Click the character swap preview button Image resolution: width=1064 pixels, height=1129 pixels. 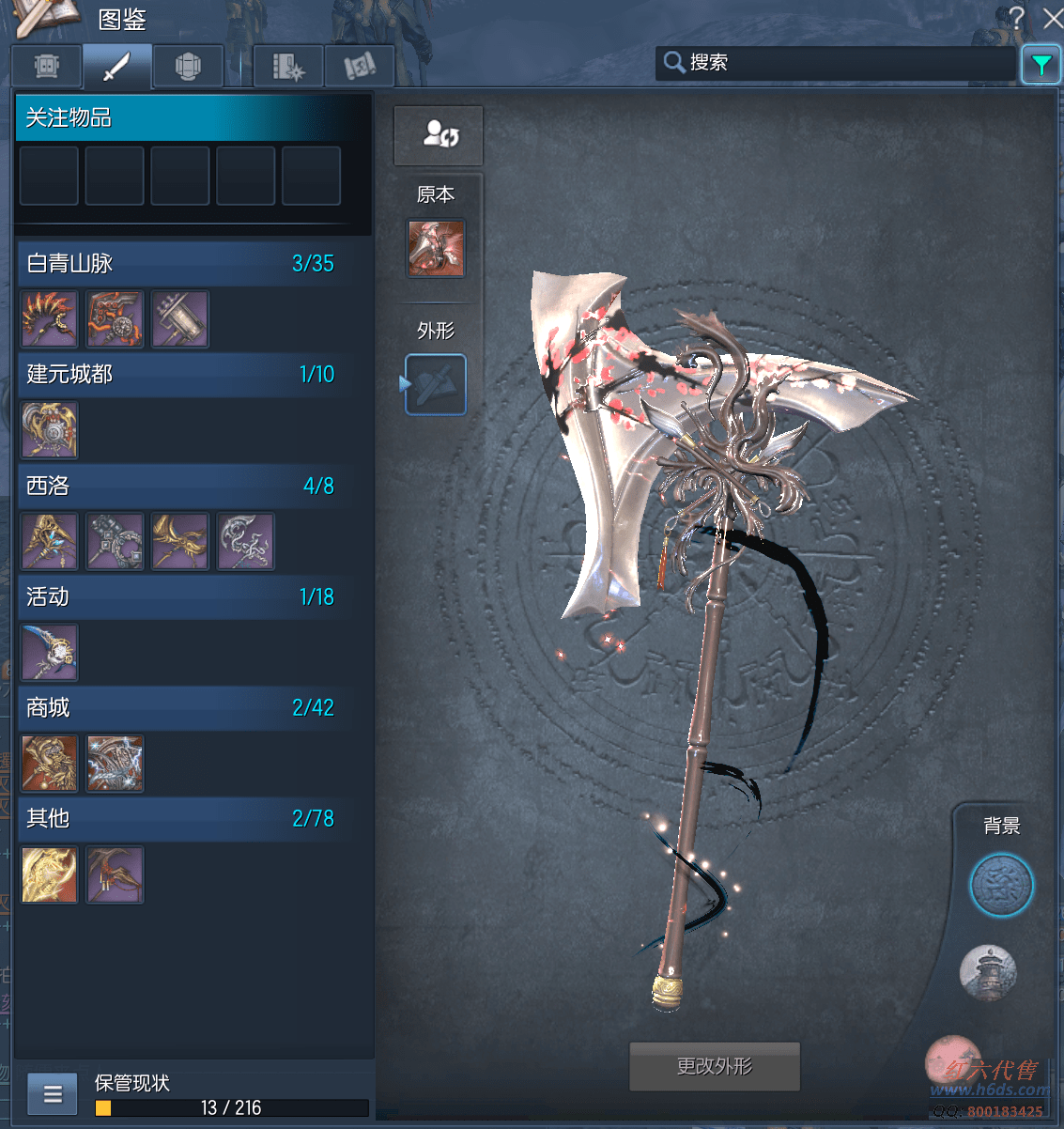click(x=439, y=134)
